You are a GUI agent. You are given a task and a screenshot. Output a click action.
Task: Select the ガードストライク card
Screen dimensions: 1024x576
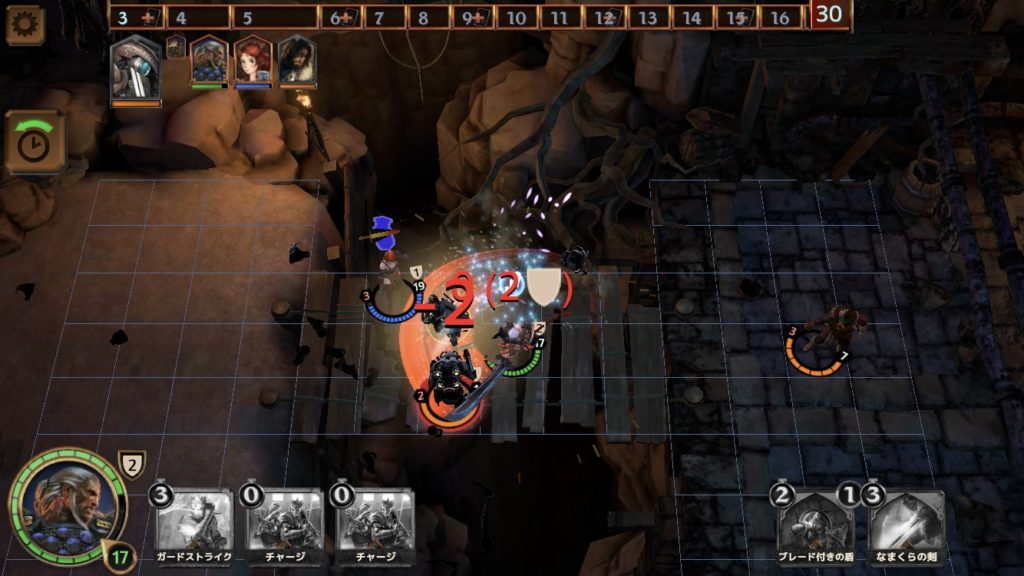193,522
